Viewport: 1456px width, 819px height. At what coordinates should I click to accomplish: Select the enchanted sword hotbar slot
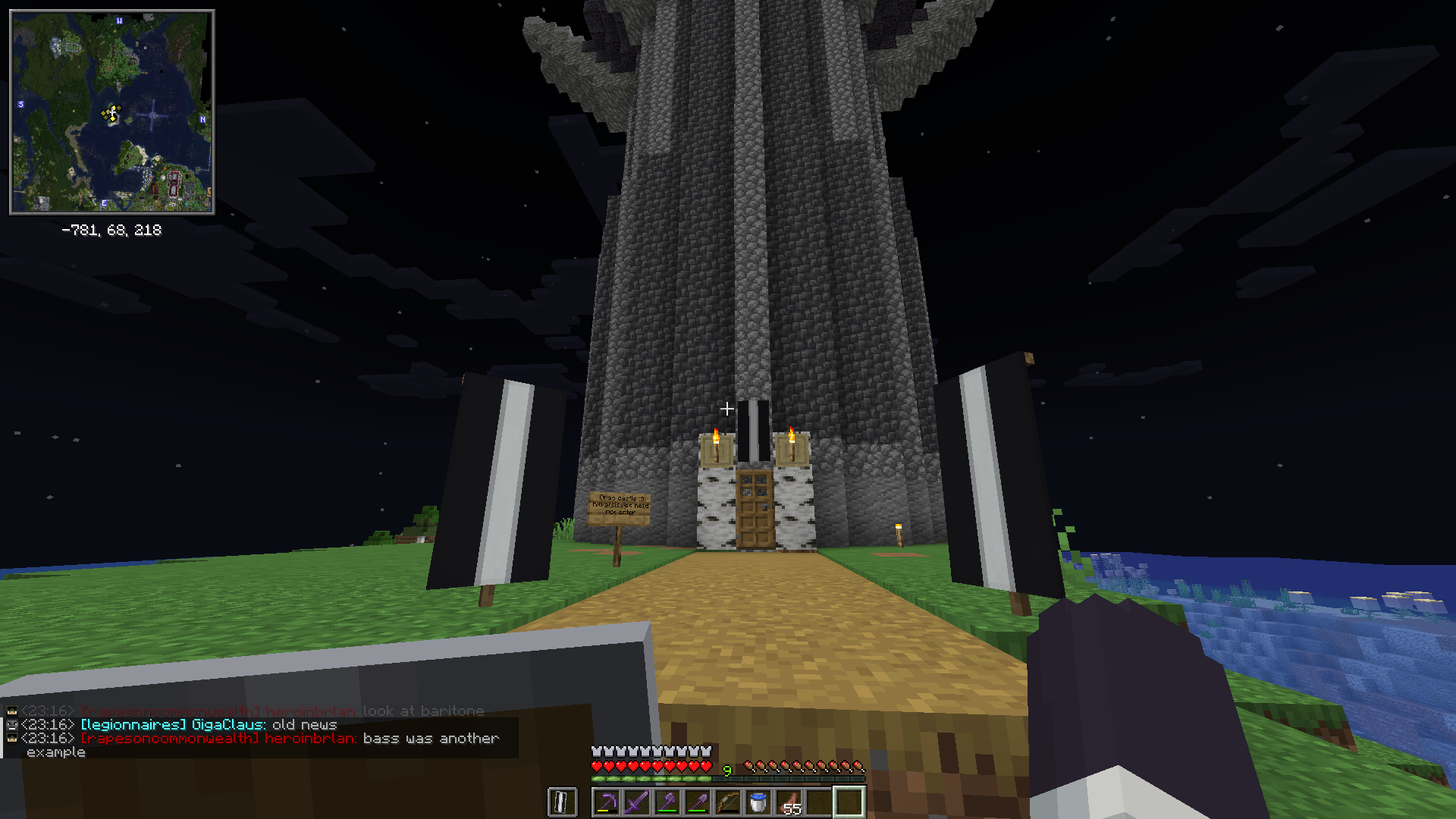(637, 802)
